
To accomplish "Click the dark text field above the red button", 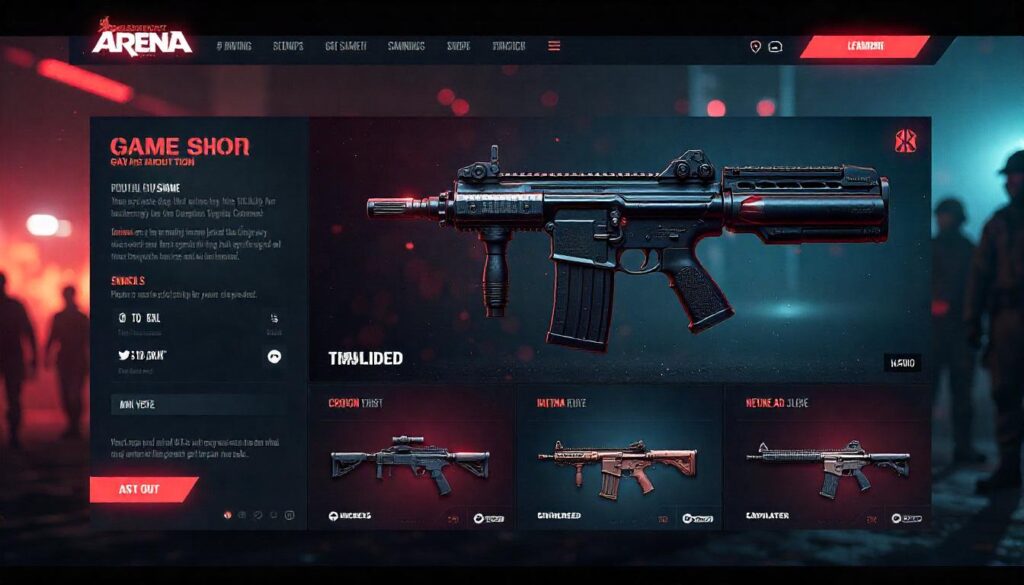I will (197, 405).
